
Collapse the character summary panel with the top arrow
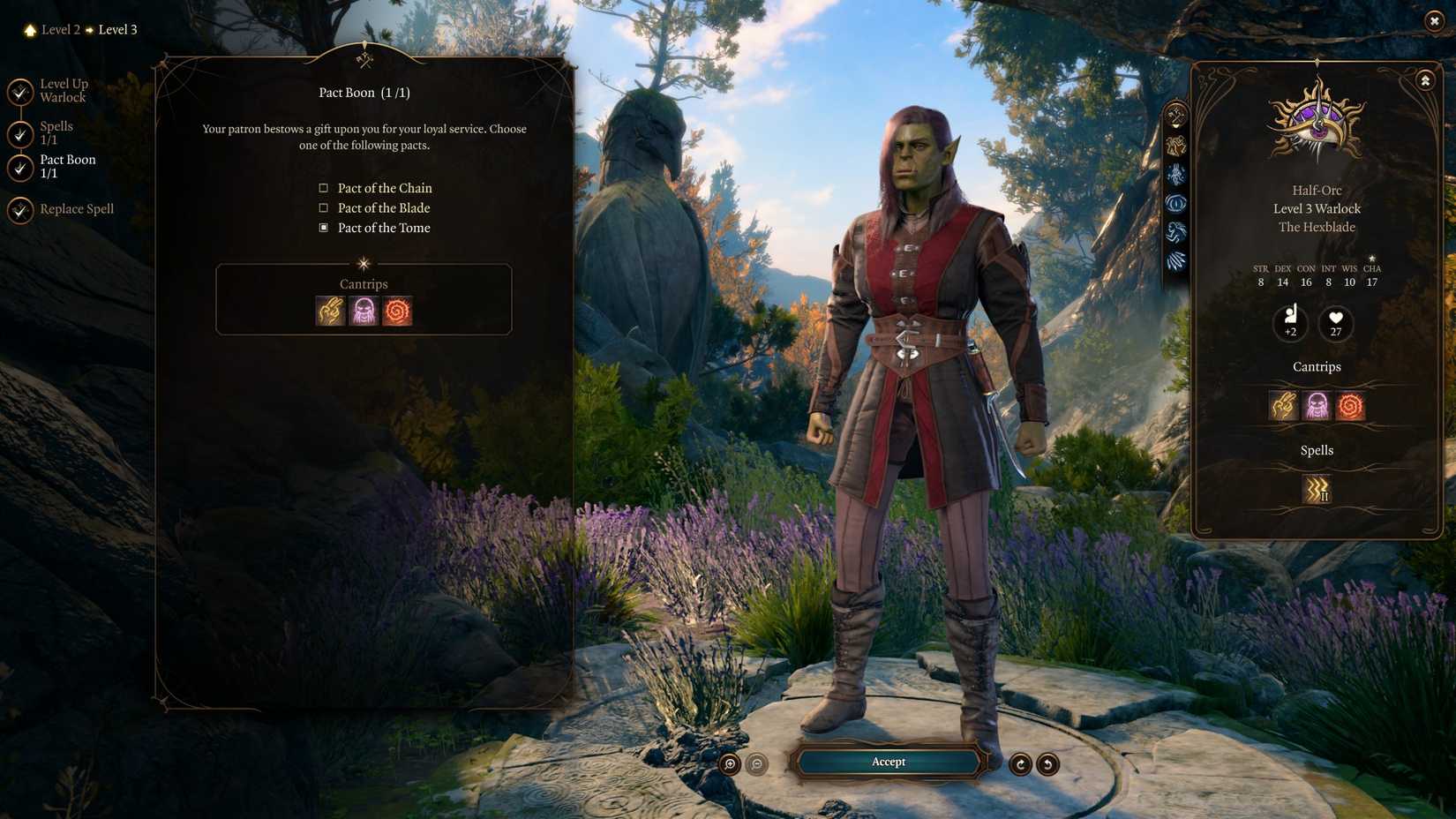click(1425, 79)
